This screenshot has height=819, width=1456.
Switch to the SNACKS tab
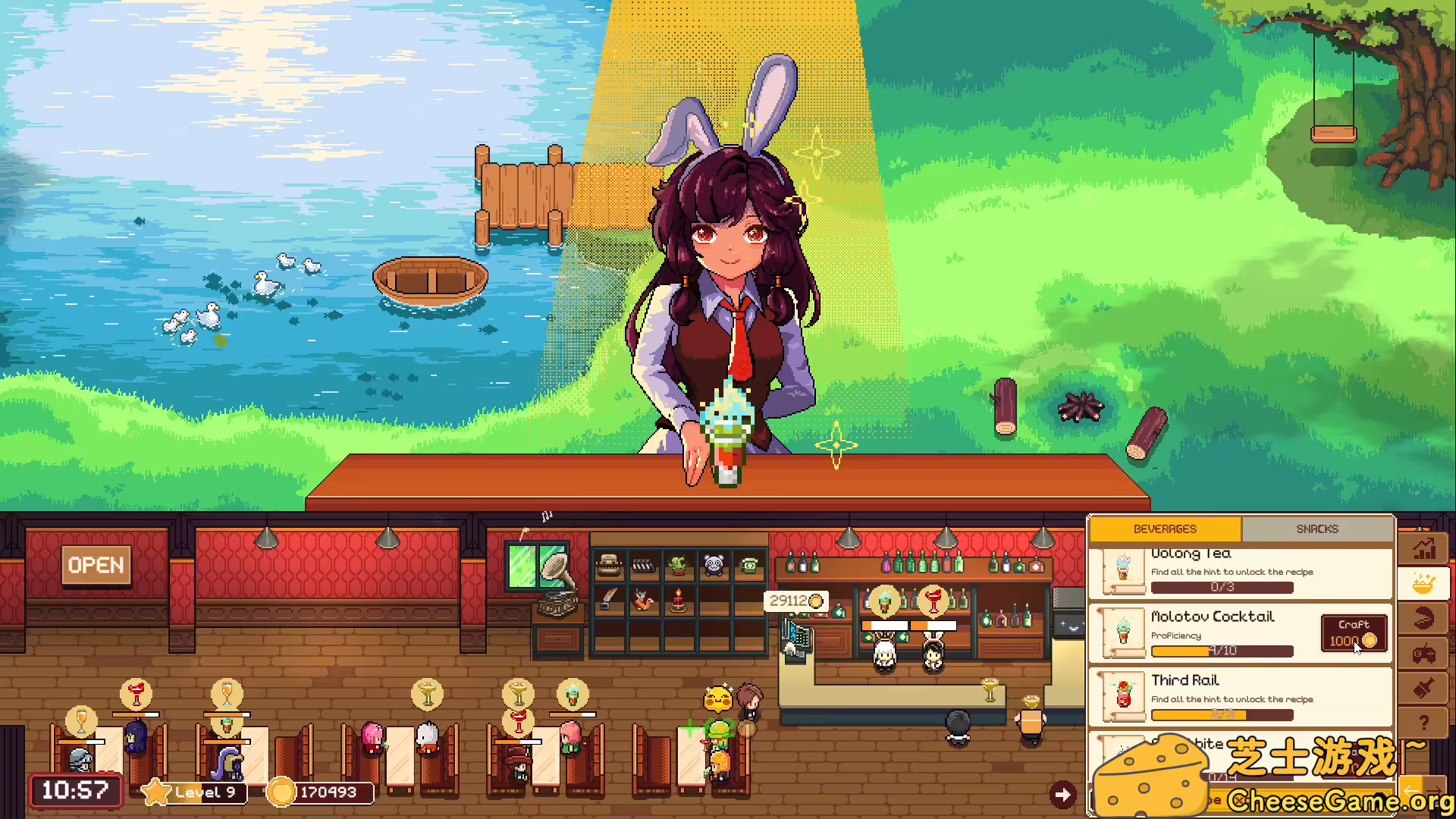(1318, 529)
